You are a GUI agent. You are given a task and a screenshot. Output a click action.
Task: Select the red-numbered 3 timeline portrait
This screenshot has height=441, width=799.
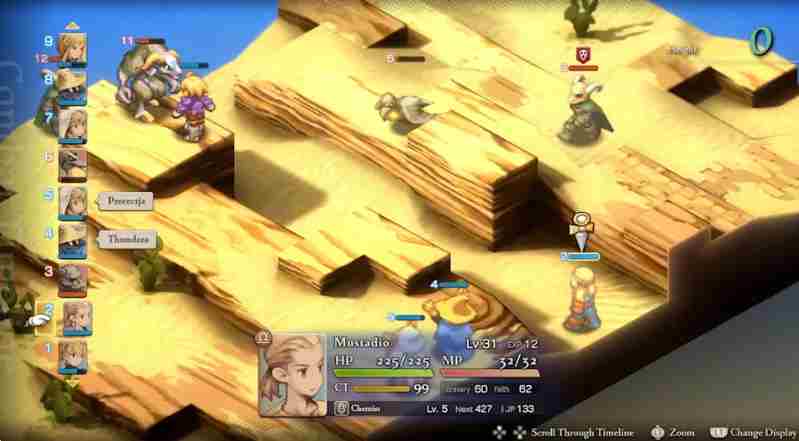point(72,278)
